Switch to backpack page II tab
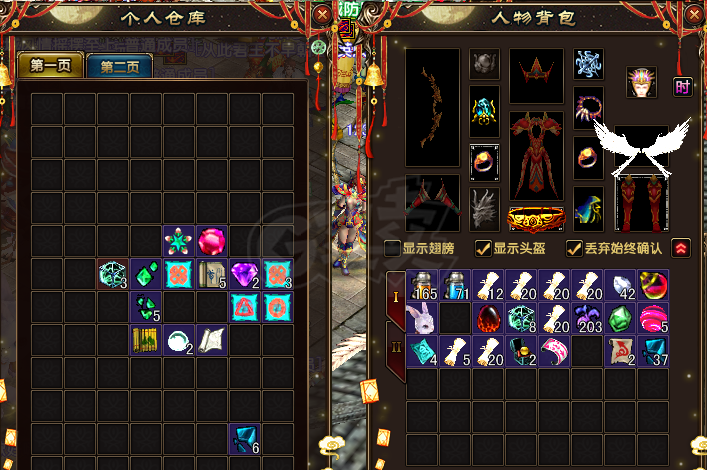The height and width of the screenshot is (470, 707). pos(396,350)
